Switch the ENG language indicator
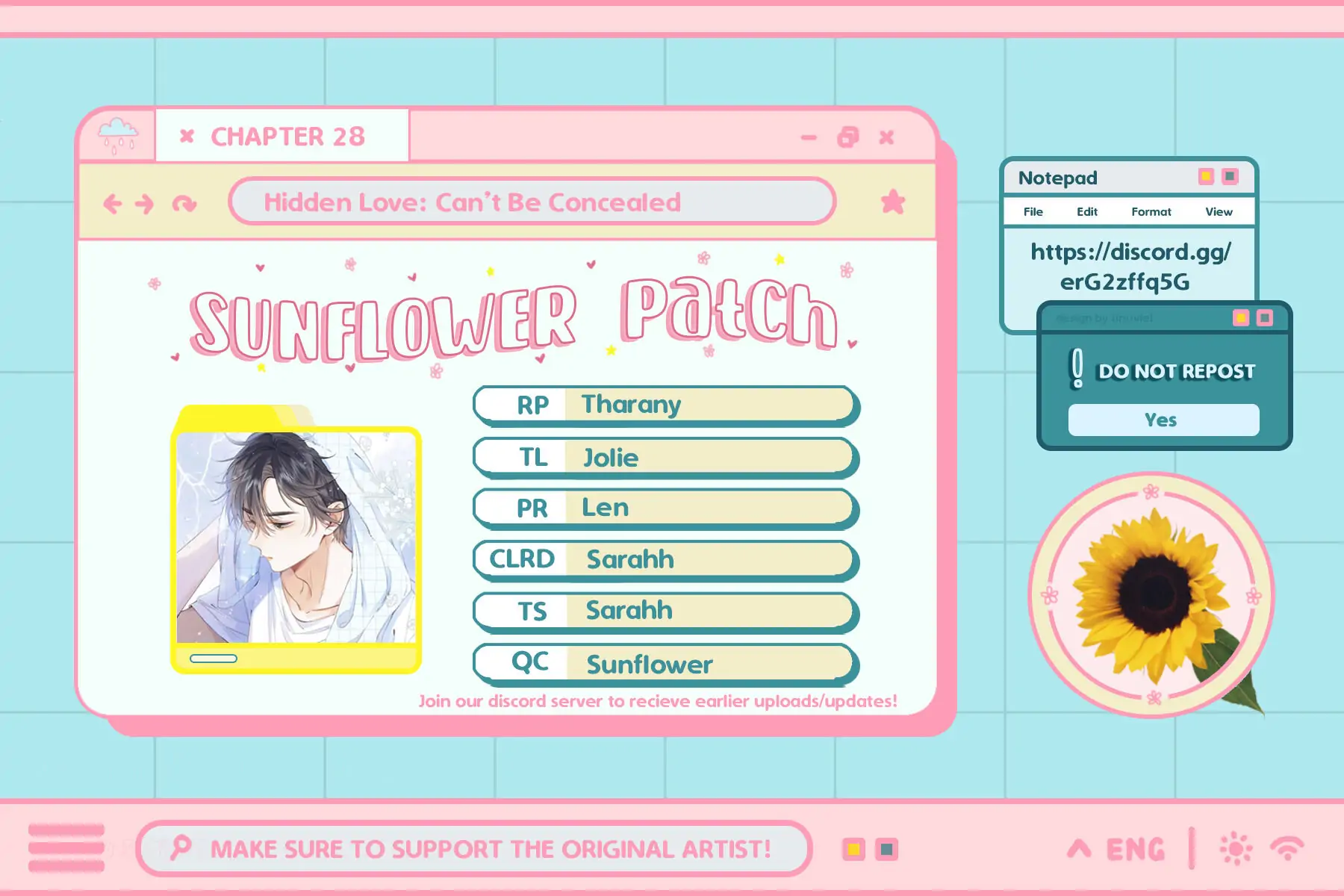The height and width of the screenshot is (896, 1344). 1135,849
